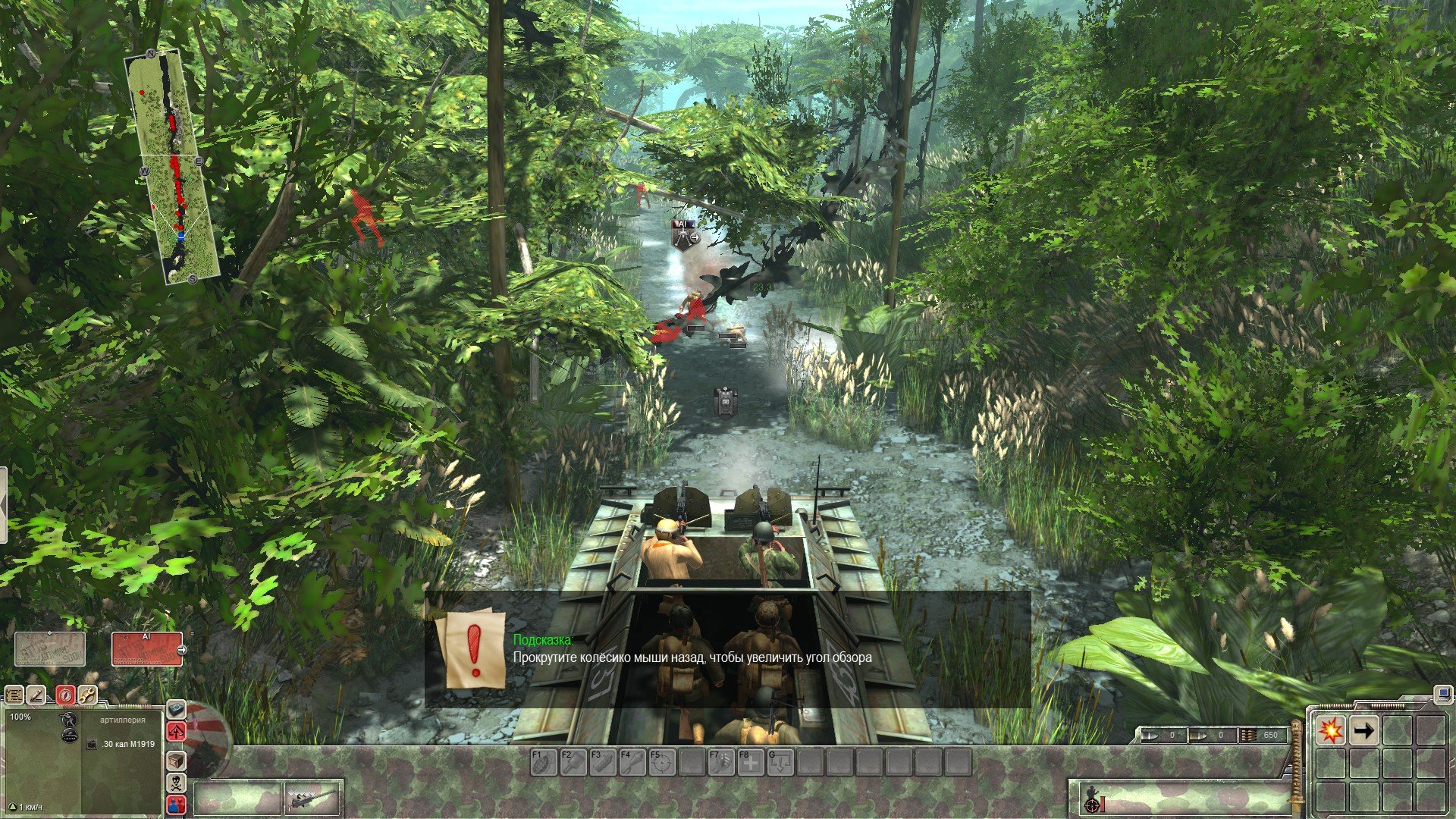Choose the F2 anti-tank grenade slot

[x=573, y=762]
